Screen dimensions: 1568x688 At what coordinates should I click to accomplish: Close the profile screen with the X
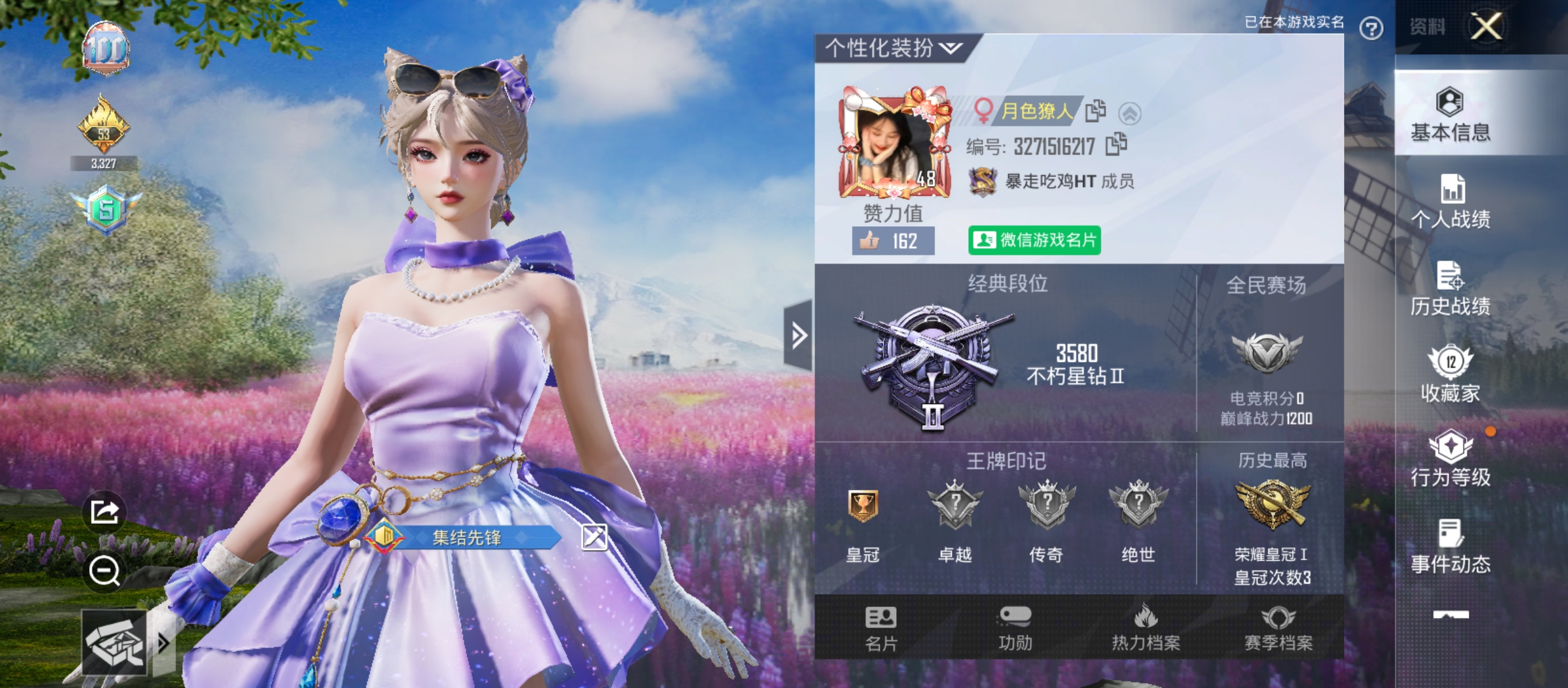coord(1486,27)
